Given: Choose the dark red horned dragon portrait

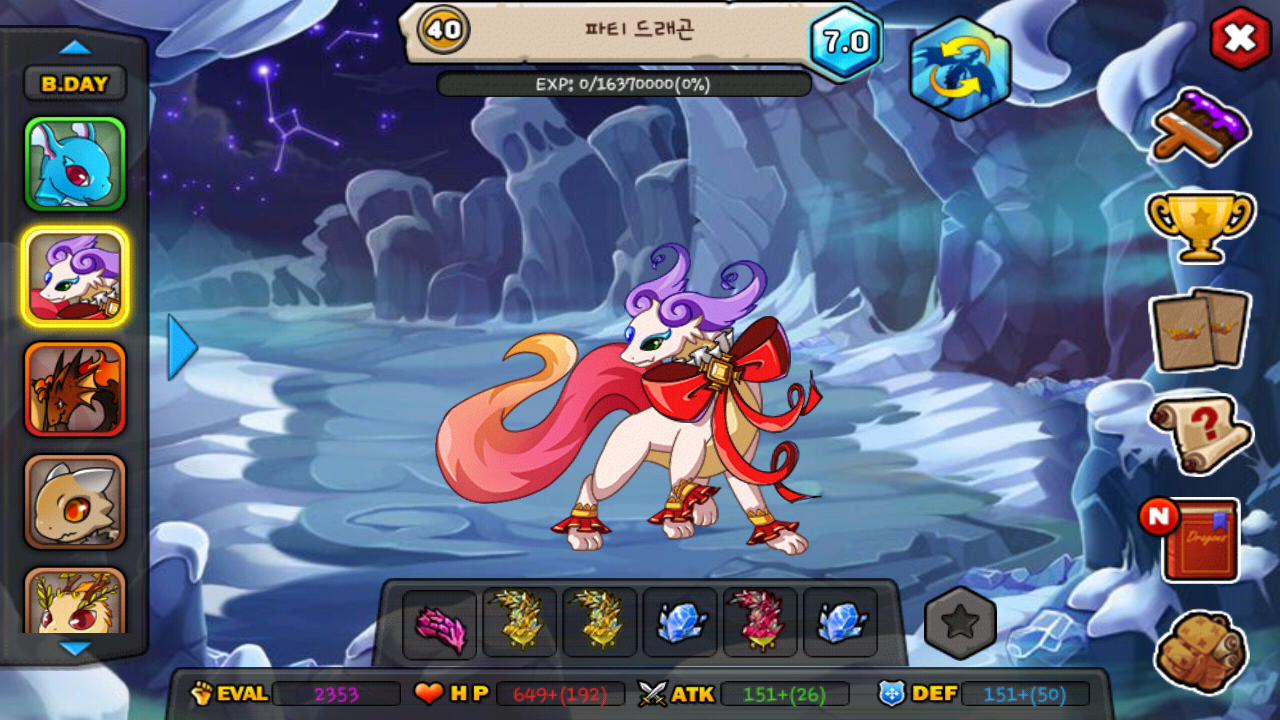Looking at the screenshot, I should (x=75, y=390).
